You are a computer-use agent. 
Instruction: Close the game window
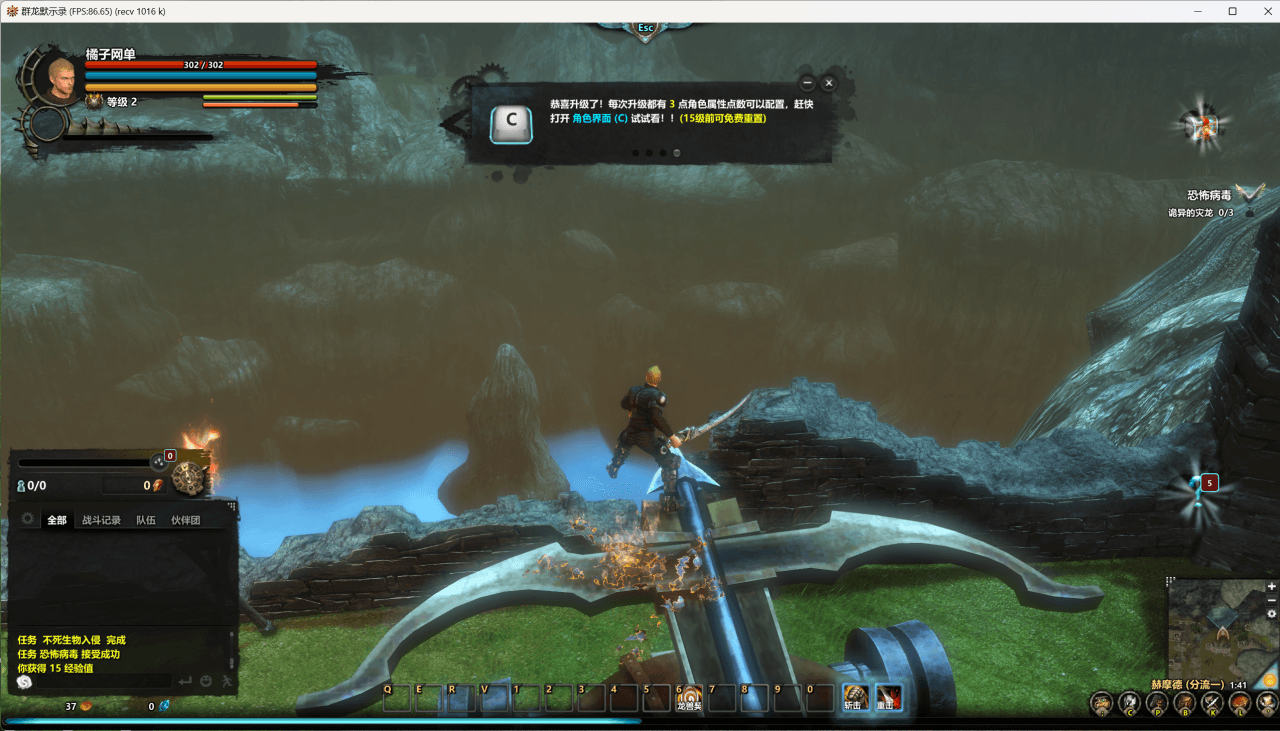[1261, 11]
